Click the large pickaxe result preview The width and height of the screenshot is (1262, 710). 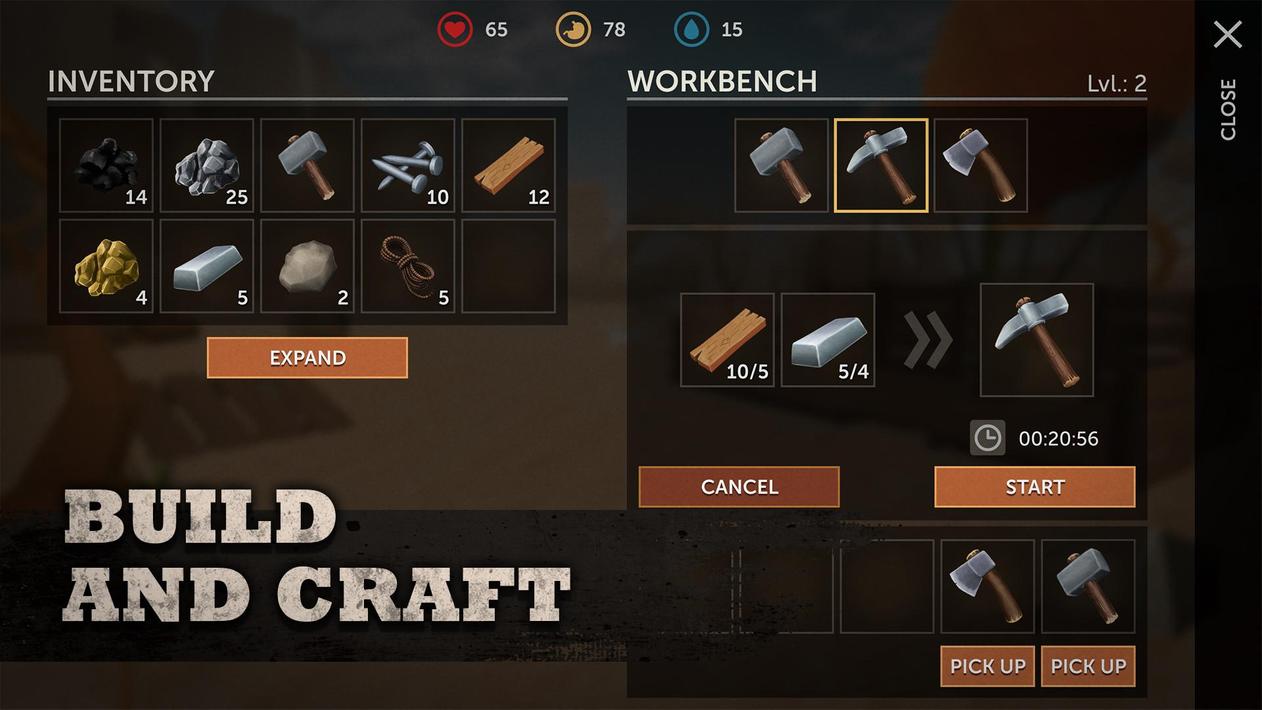tap(1036, 340)
